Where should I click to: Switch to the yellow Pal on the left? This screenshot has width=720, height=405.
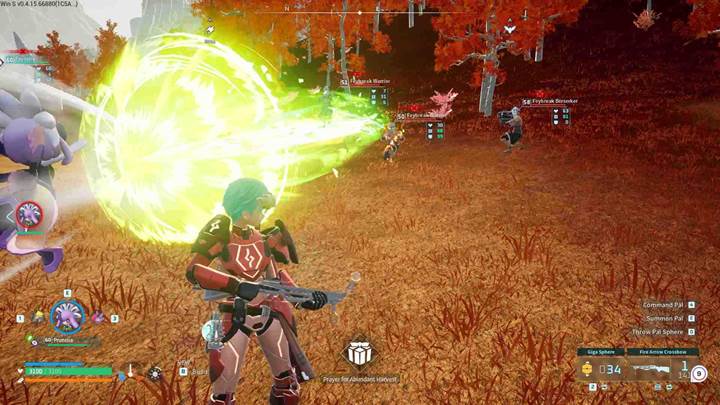39,316
